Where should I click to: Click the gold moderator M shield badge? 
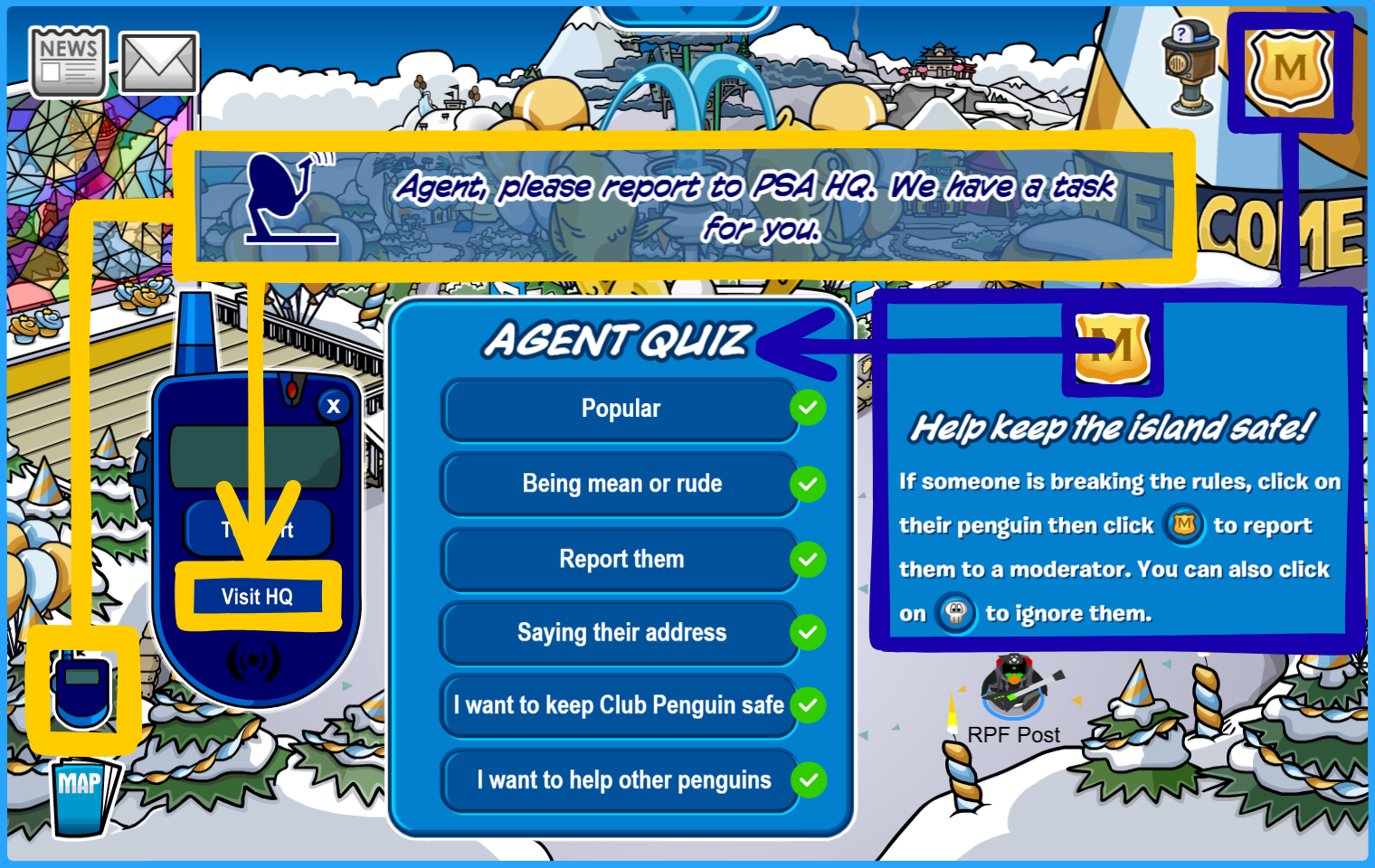coord(1290,69)
